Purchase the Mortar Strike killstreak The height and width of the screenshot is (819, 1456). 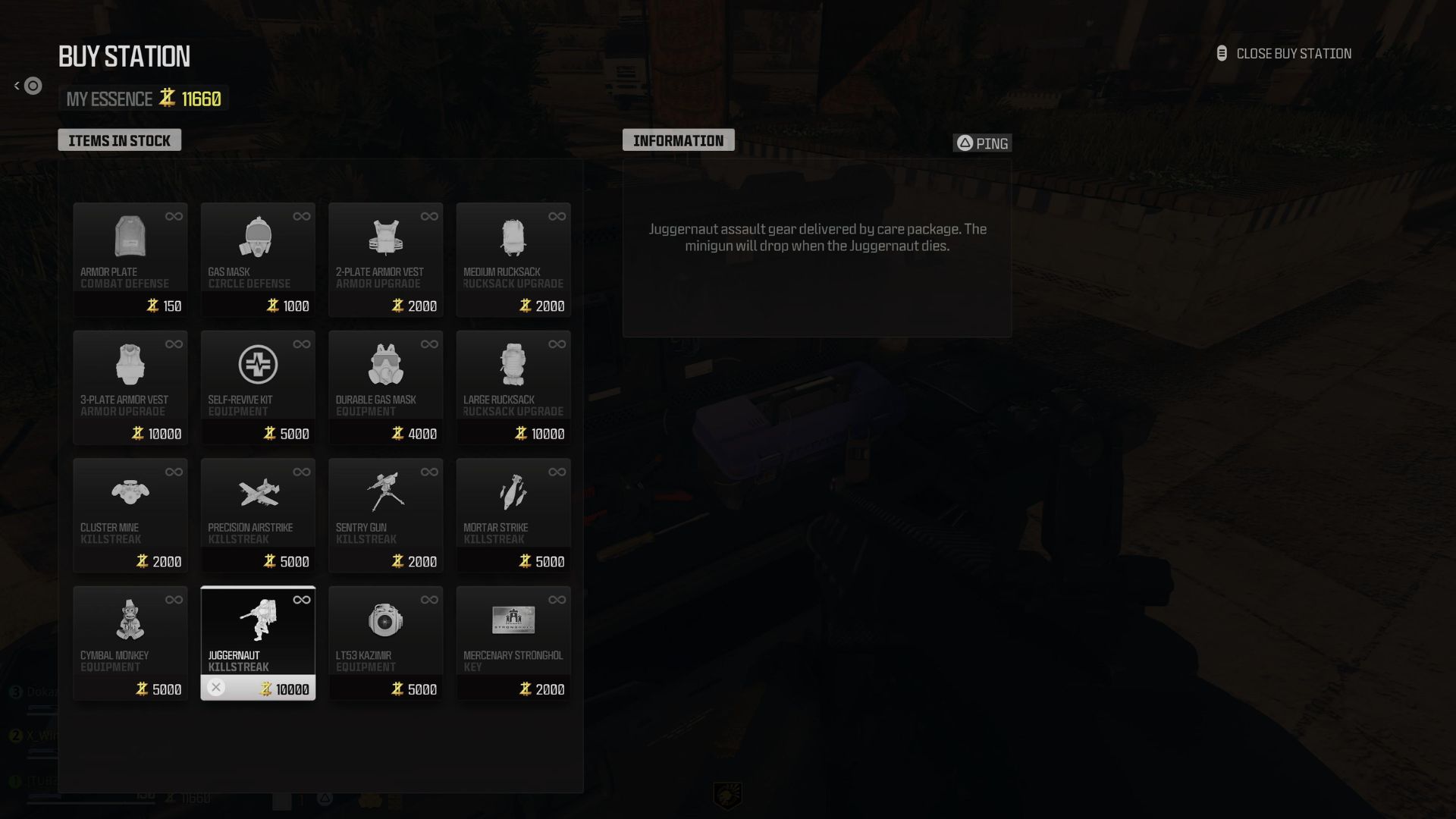[x=513, y=514]
